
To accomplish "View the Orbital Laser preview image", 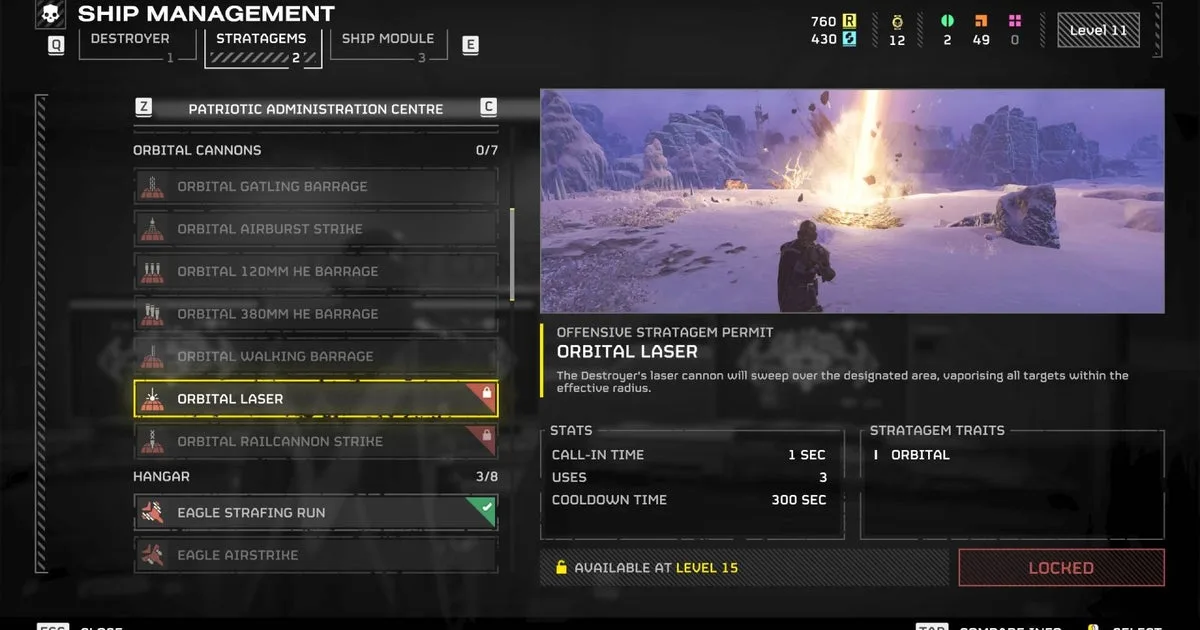I will 852,201.
